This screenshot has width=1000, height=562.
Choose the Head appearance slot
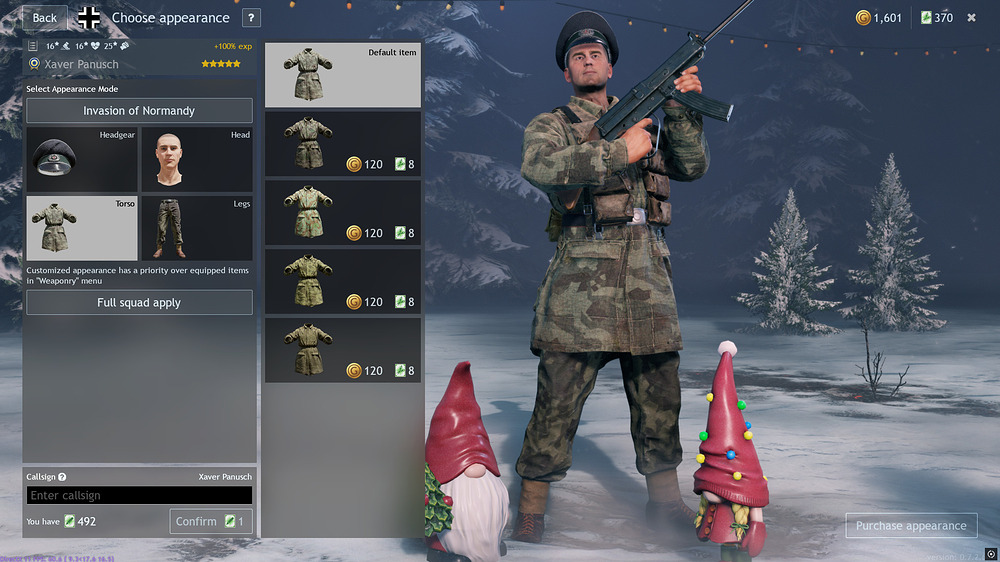tap(196, 160)
